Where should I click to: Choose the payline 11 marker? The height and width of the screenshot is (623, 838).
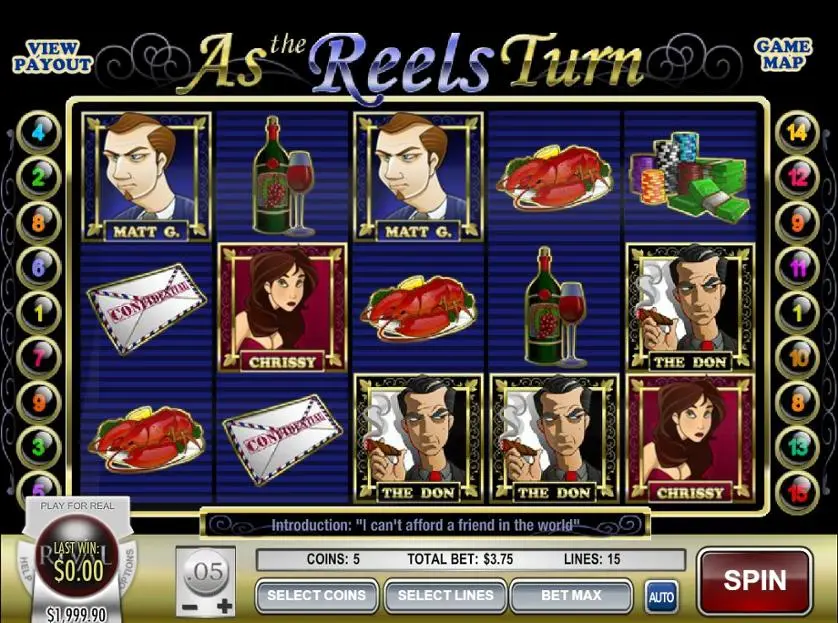797,266
